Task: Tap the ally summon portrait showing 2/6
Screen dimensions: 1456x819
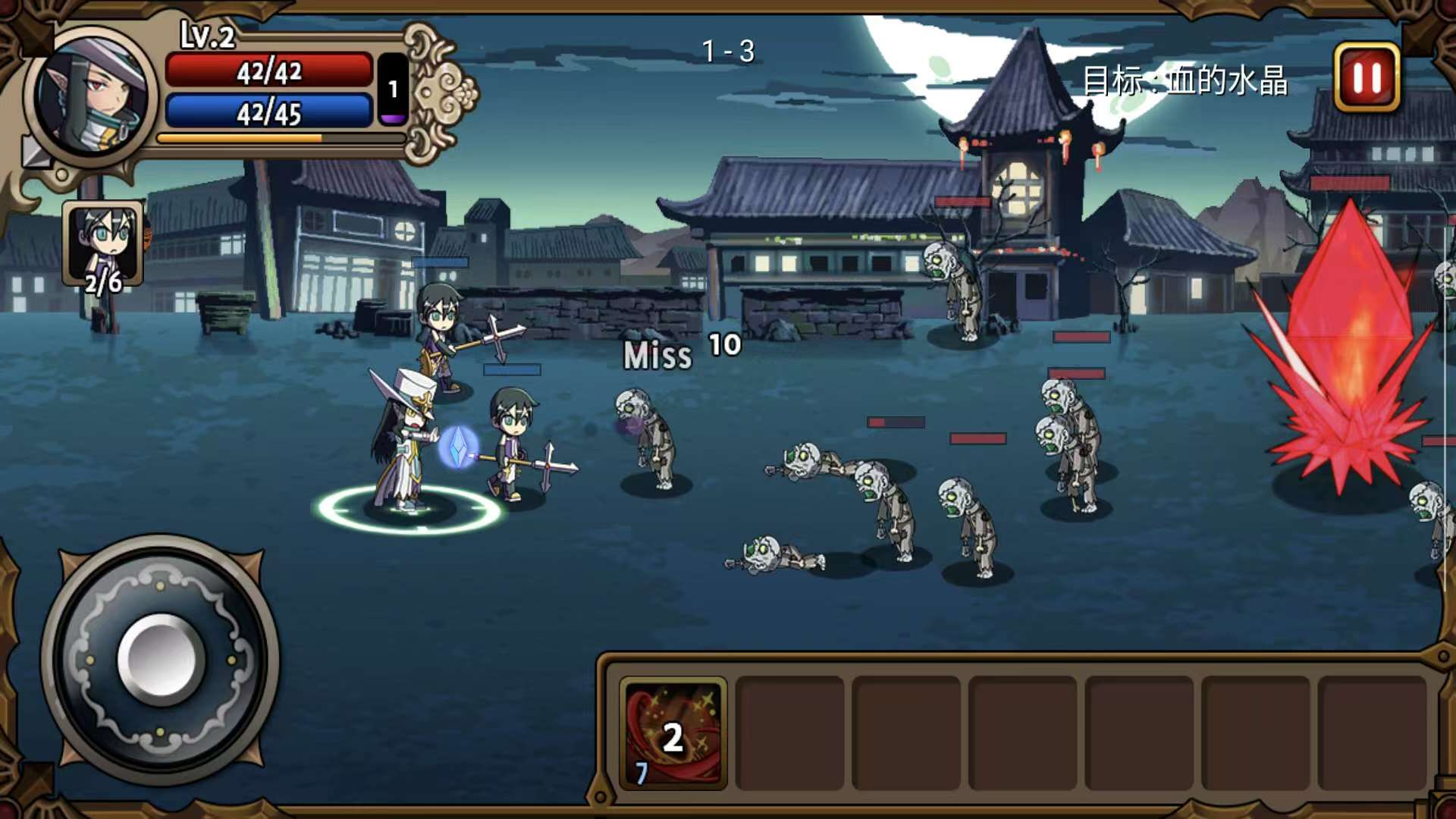Action: pyautogui.click(x=103, y=244)
